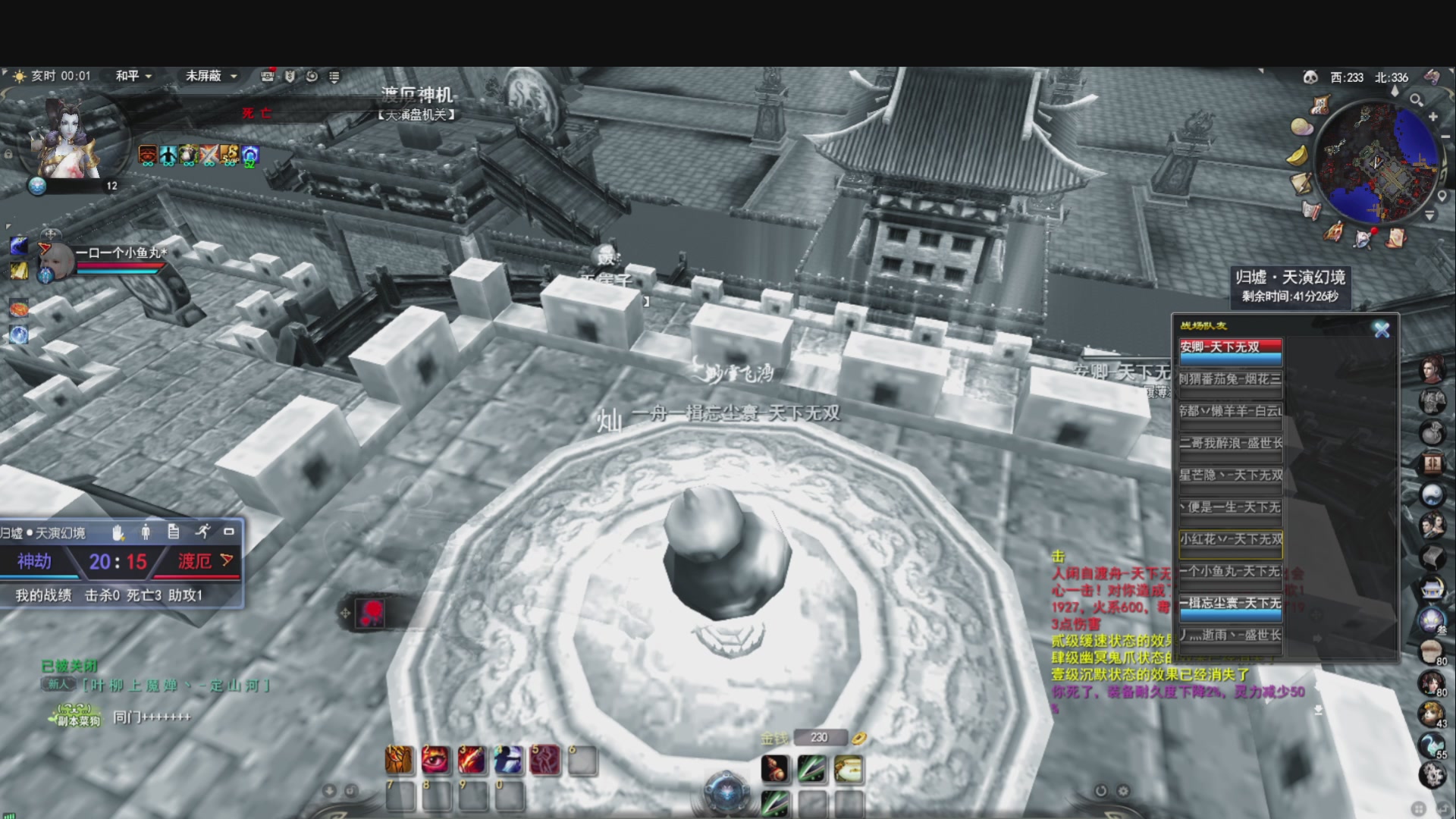Activate the flaming blade skill slot 3
Viewport: 1456px width, 819px height.
[x=472, y=760]
